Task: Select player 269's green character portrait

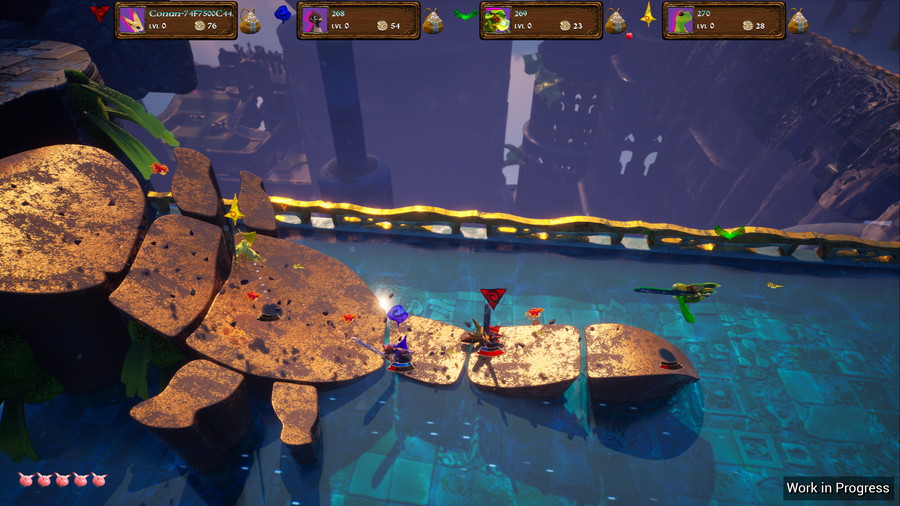Action: (496, 20)
